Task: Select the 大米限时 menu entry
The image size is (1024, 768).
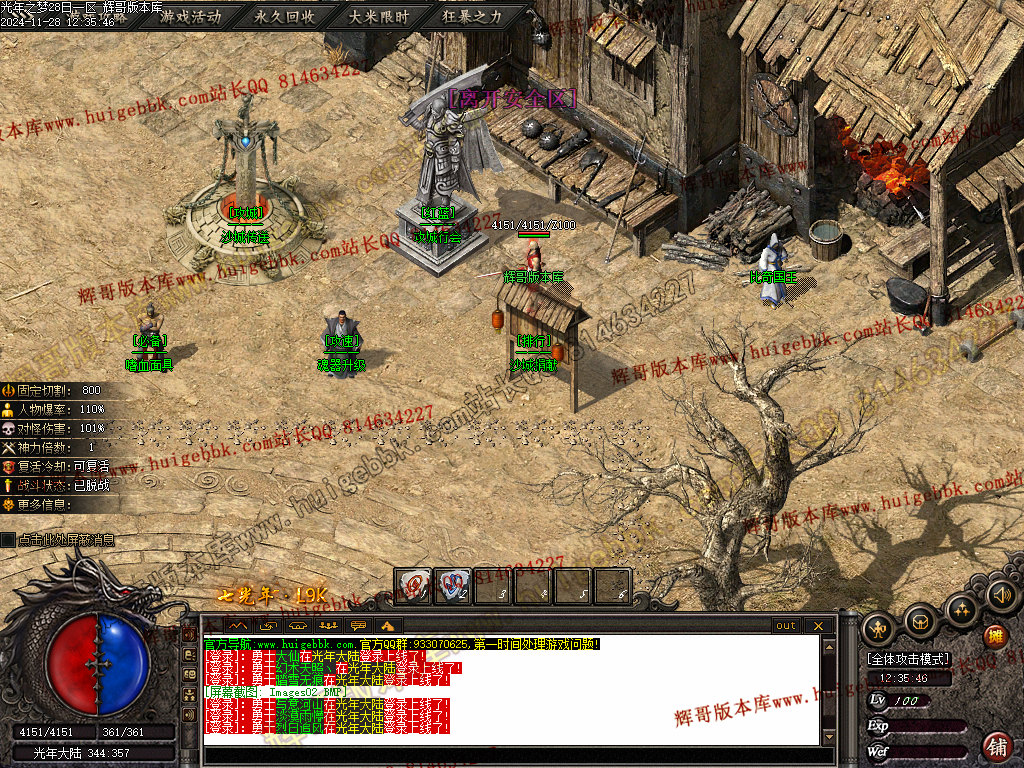Action: coord(379,17)
